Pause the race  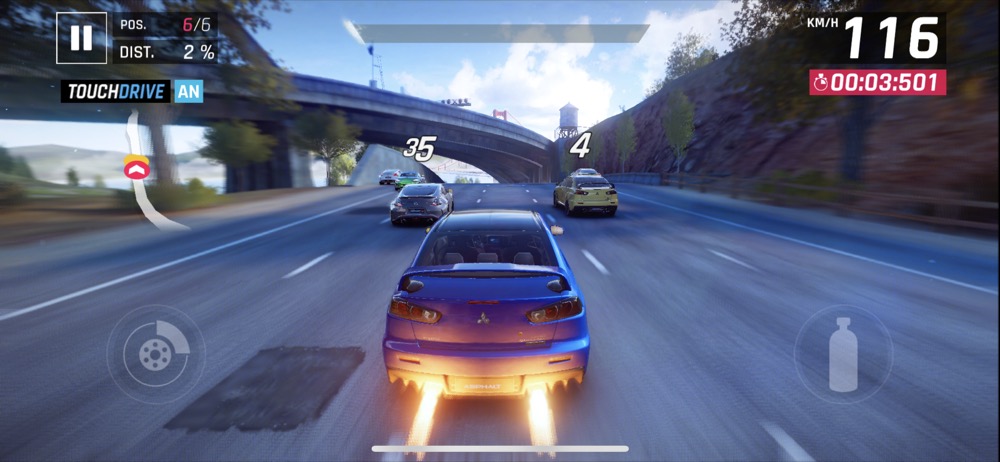81,38
